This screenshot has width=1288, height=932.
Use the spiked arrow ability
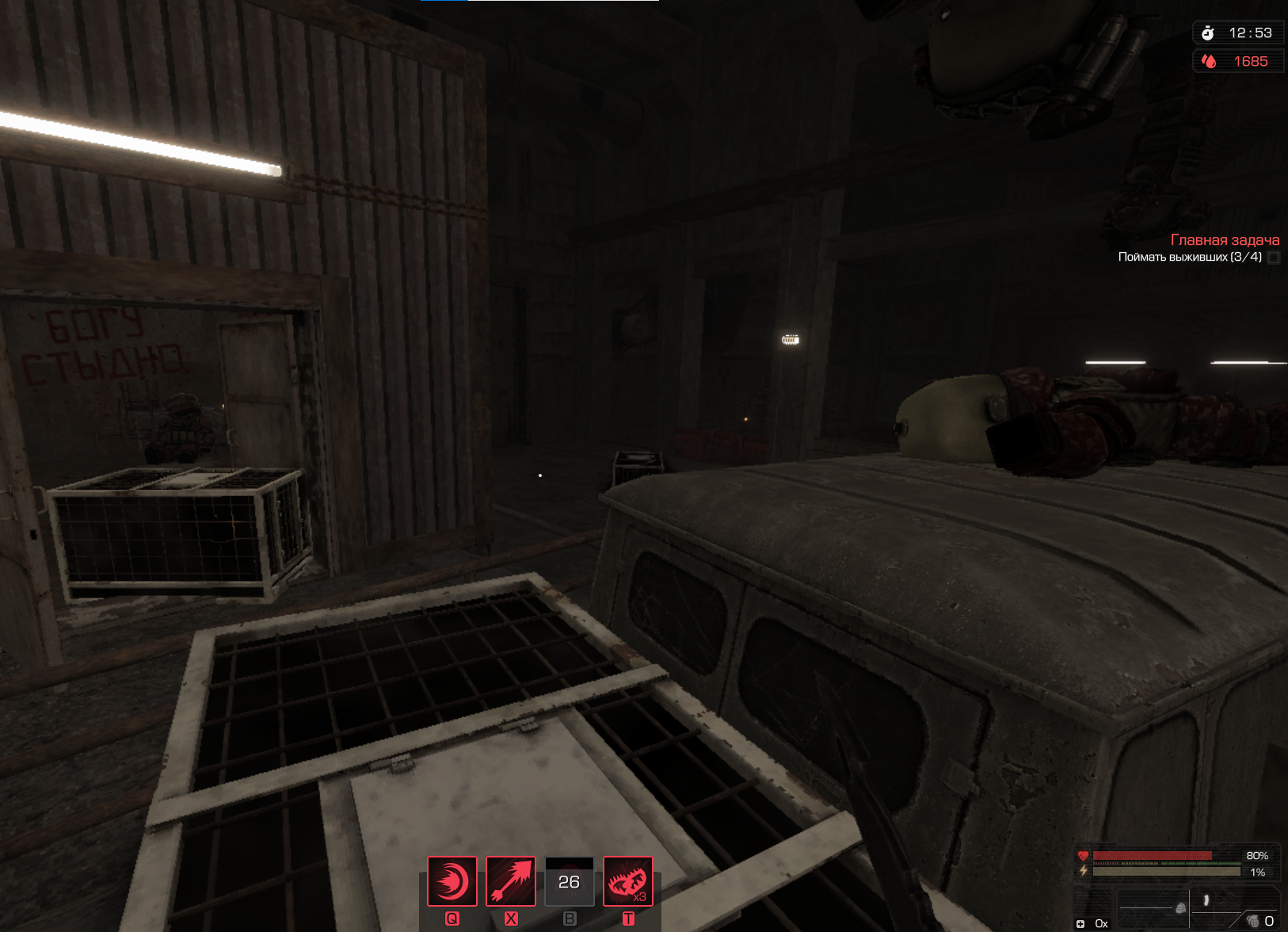pyautogui.click(x=511, y=880)
